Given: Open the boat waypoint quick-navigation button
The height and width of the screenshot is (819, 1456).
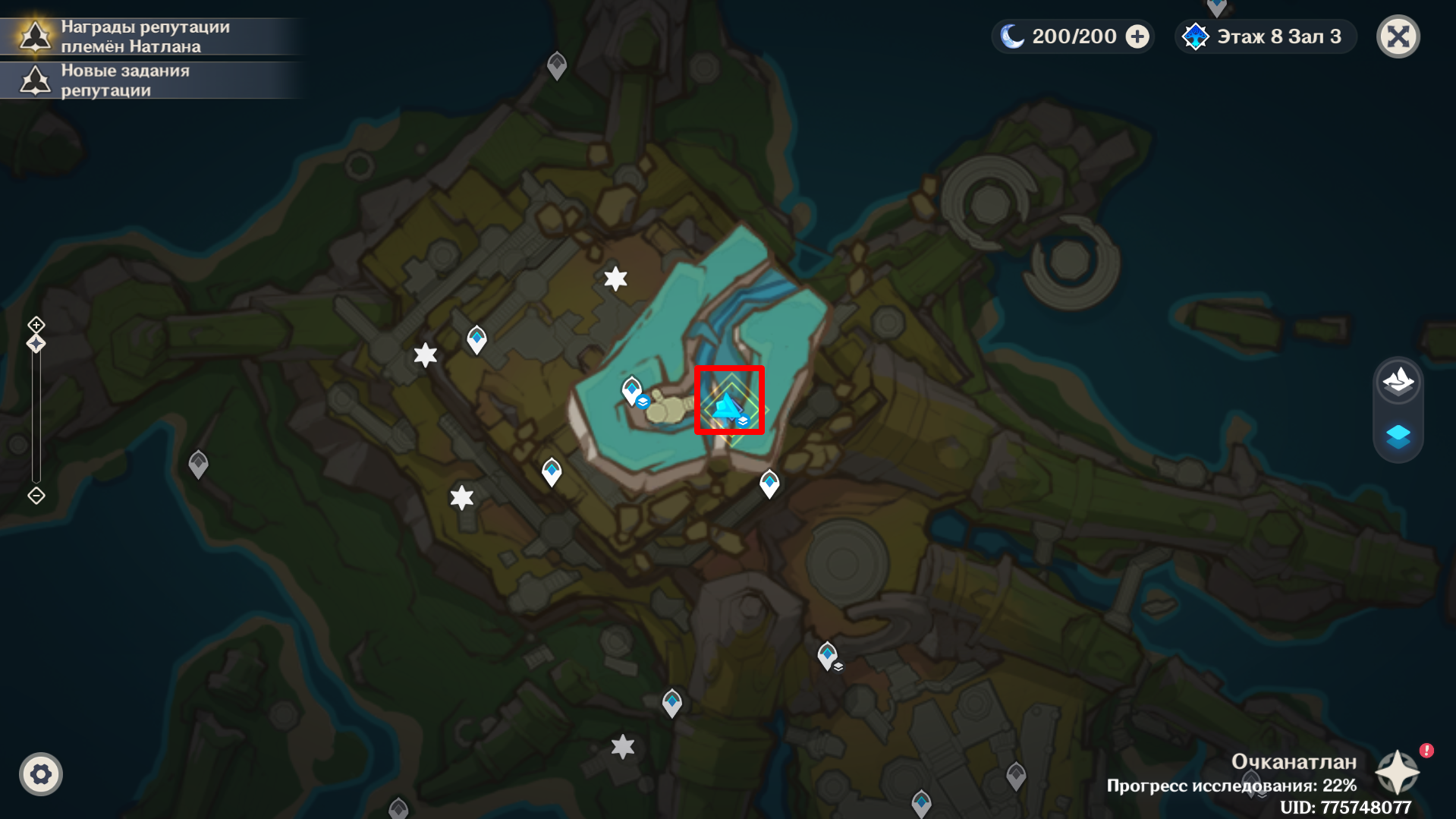Looking at the screenshot, I should coord(1398,380).
